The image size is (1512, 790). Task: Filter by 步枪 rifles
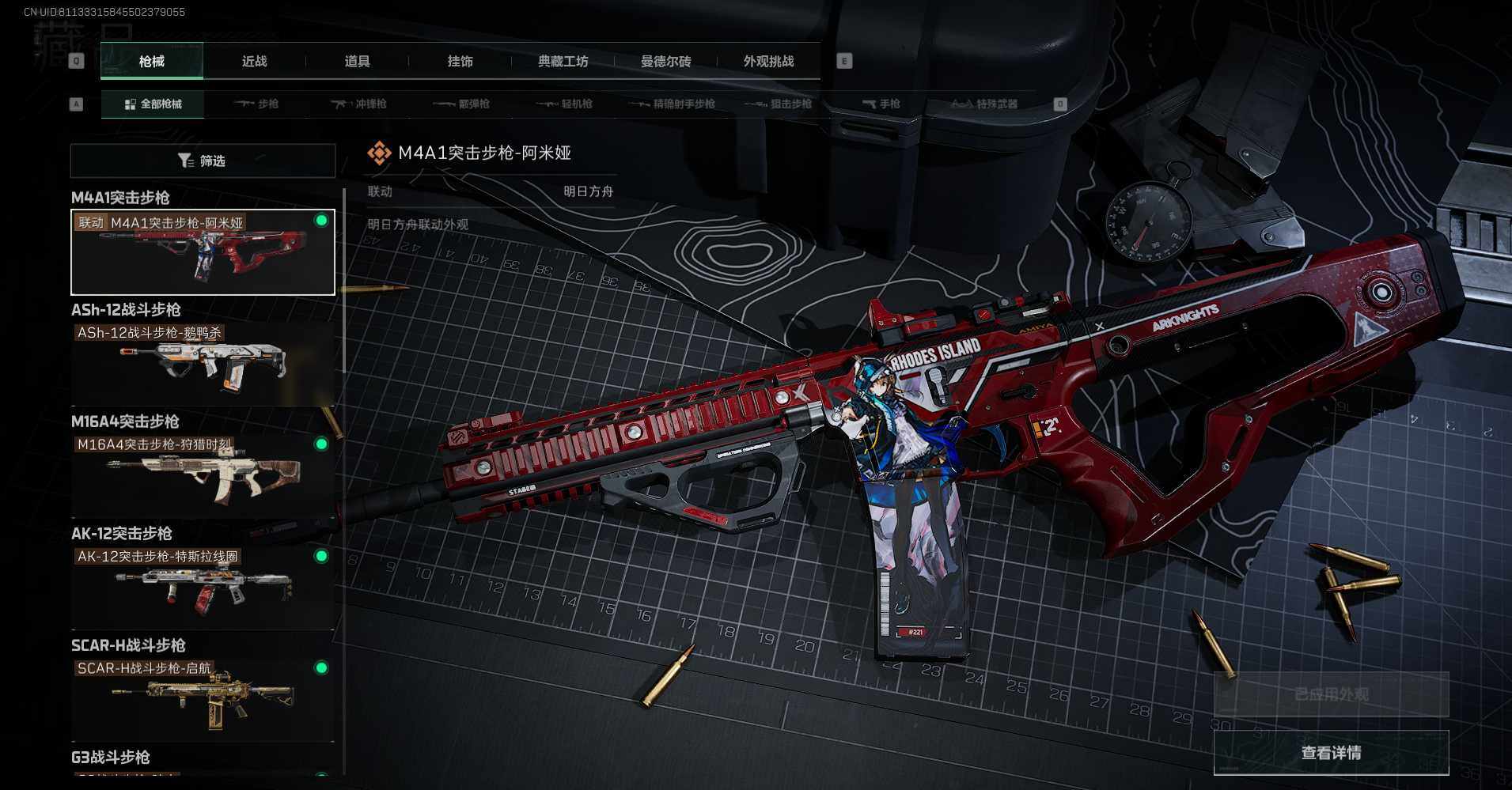click(256, 104)
